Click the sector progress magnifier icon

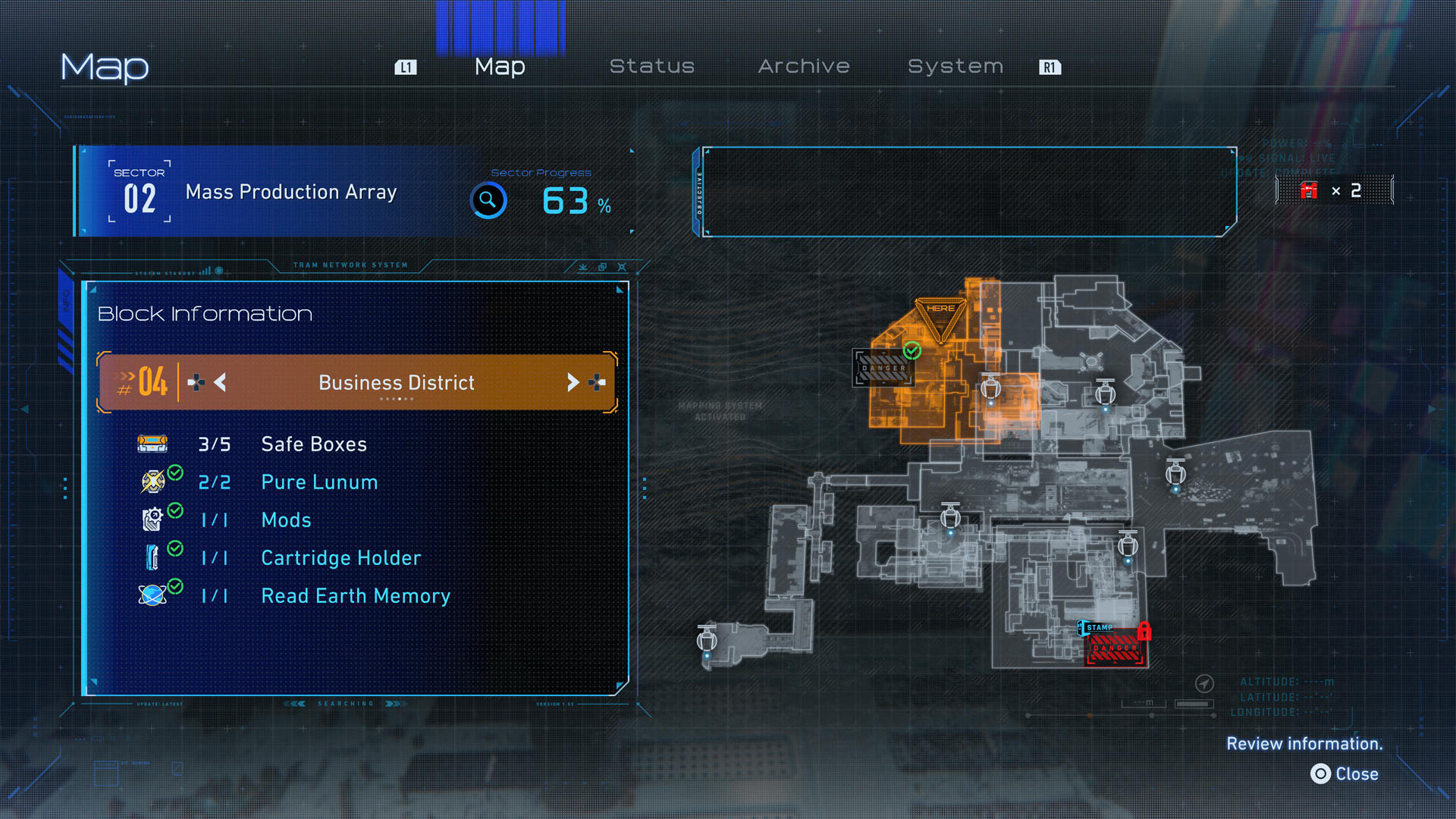pos(488,201)
